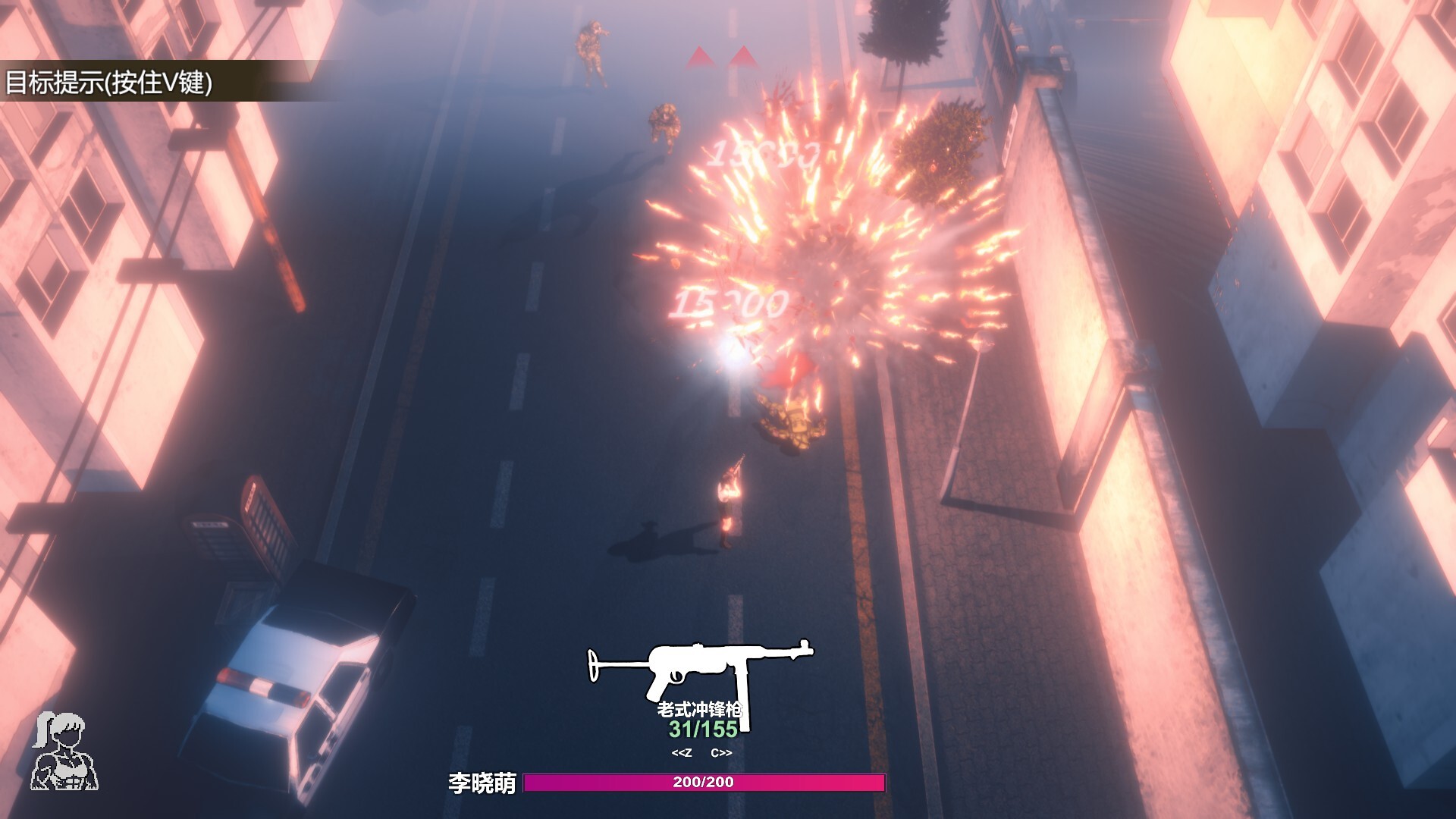Click the C>> next weapon indicator

tap(723, 754)
